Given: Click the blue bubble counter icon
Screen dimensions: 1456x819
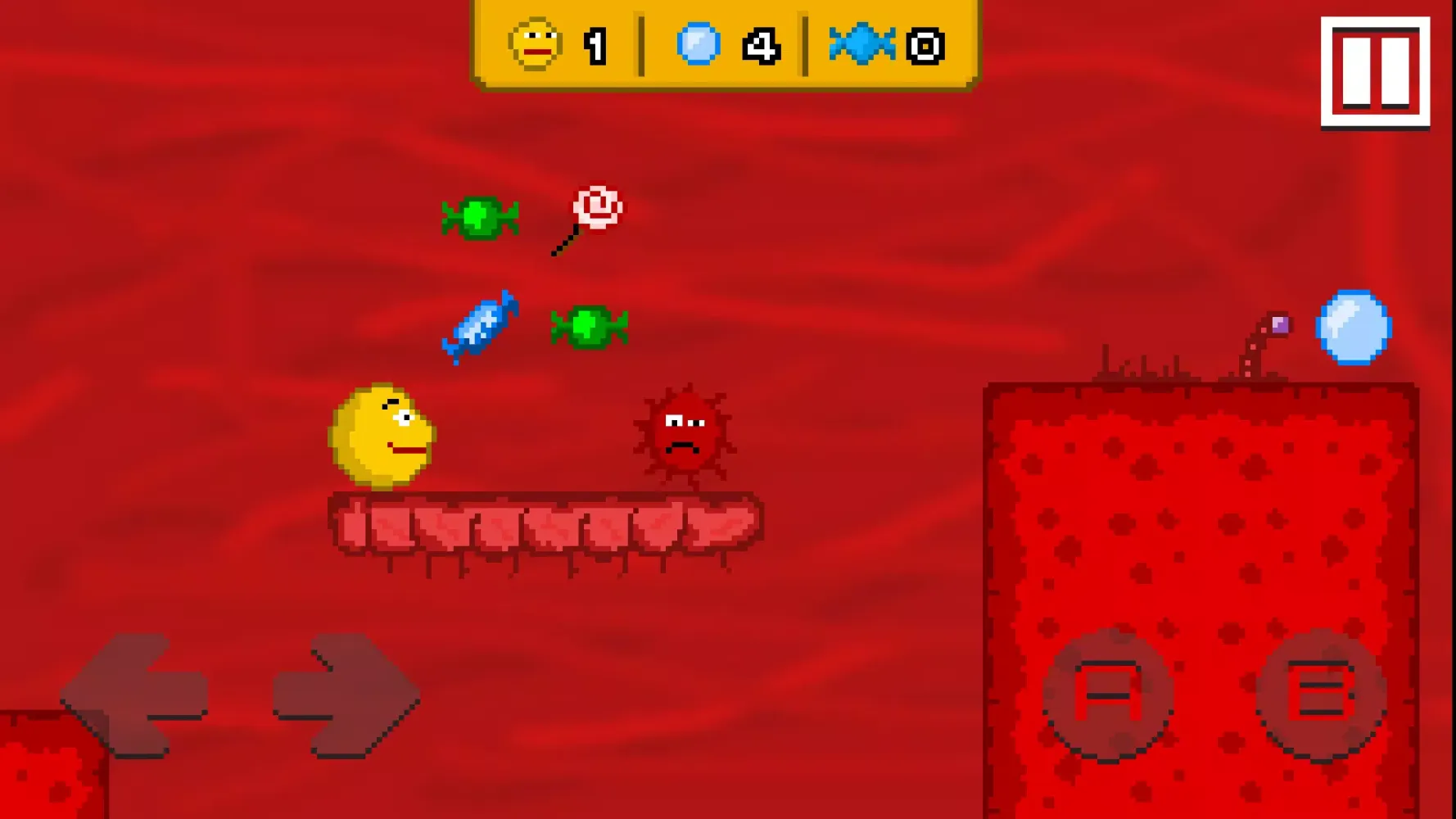Looking at the screenshot, I should [x=697, y=45].
